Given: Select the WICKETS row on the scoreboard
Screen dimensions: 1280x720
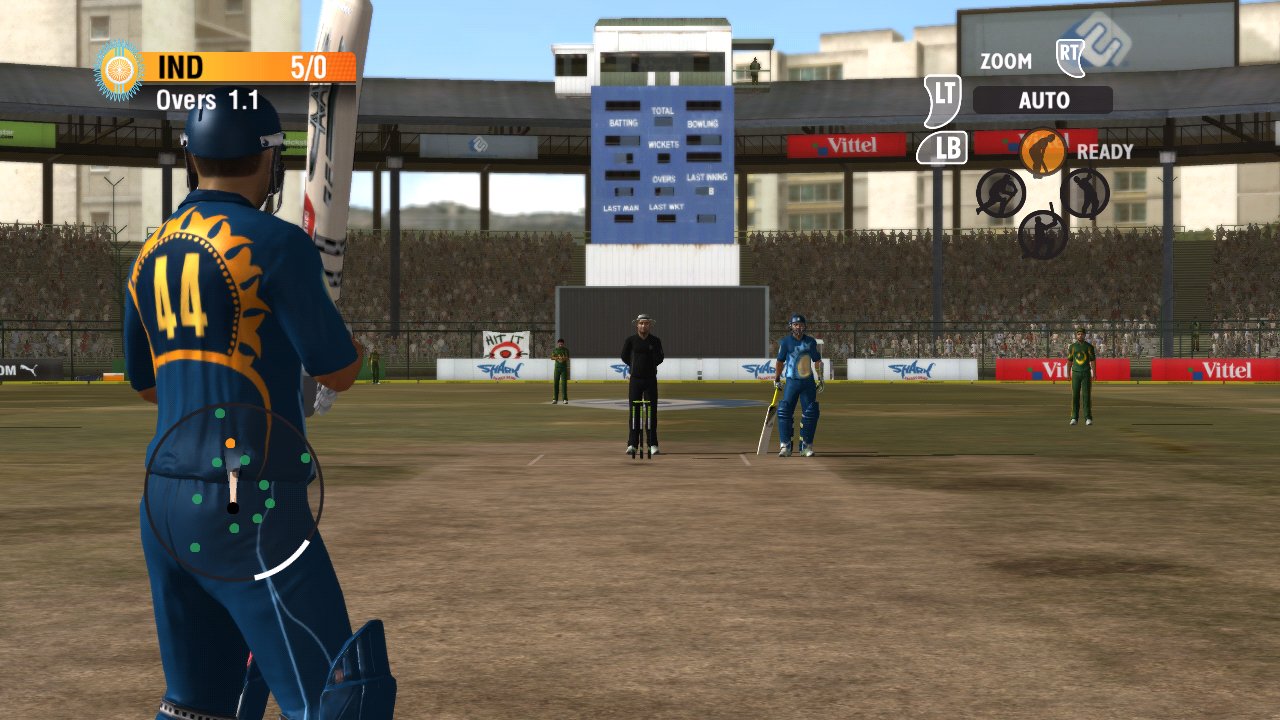Looking at the screenshot, I should point(665,143).
